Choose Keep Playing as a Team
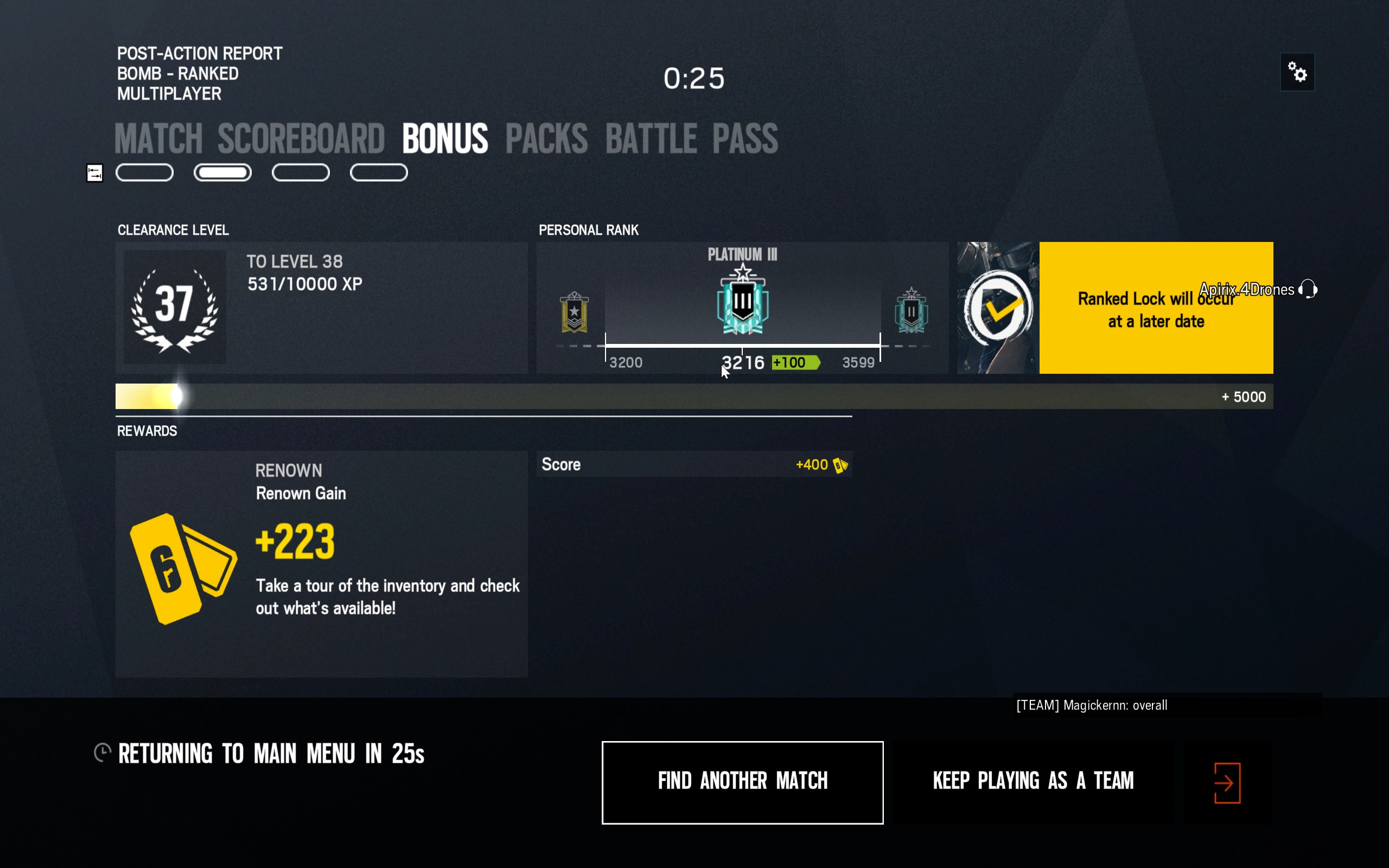 pos(1033,782)
